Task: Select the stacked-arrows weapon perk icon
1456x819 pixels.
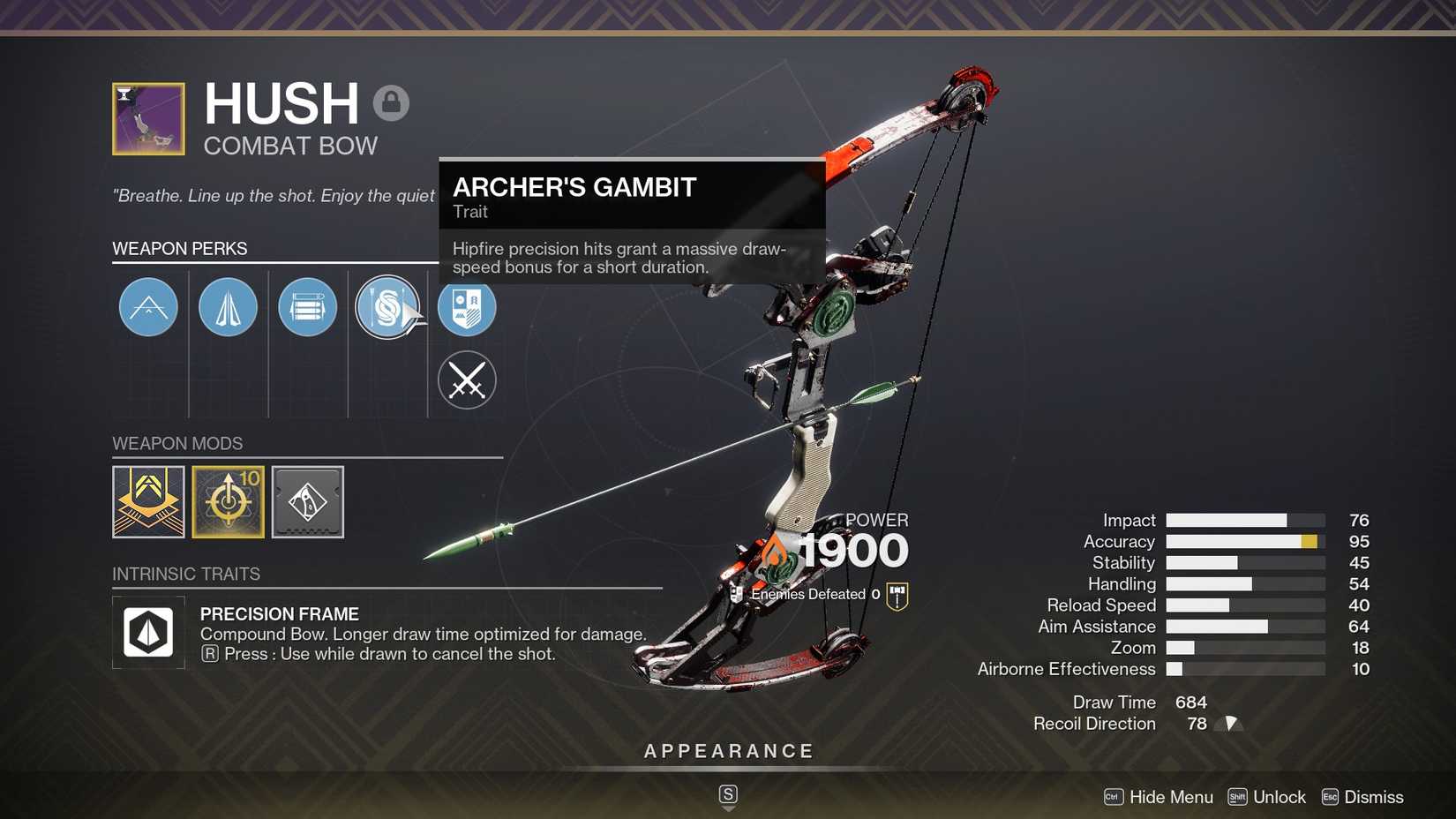Action: pos(307,307)
